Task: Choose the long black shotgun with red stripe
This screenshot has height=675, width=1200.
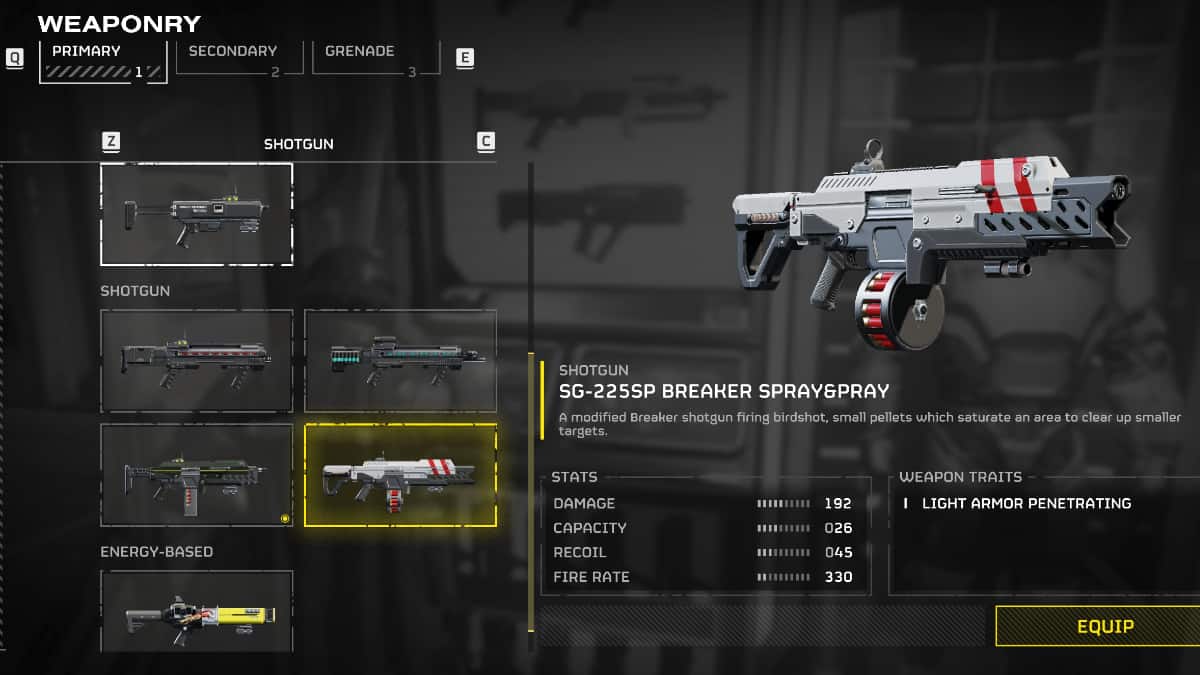Action: pyautogui.click(x=197, y=361)
